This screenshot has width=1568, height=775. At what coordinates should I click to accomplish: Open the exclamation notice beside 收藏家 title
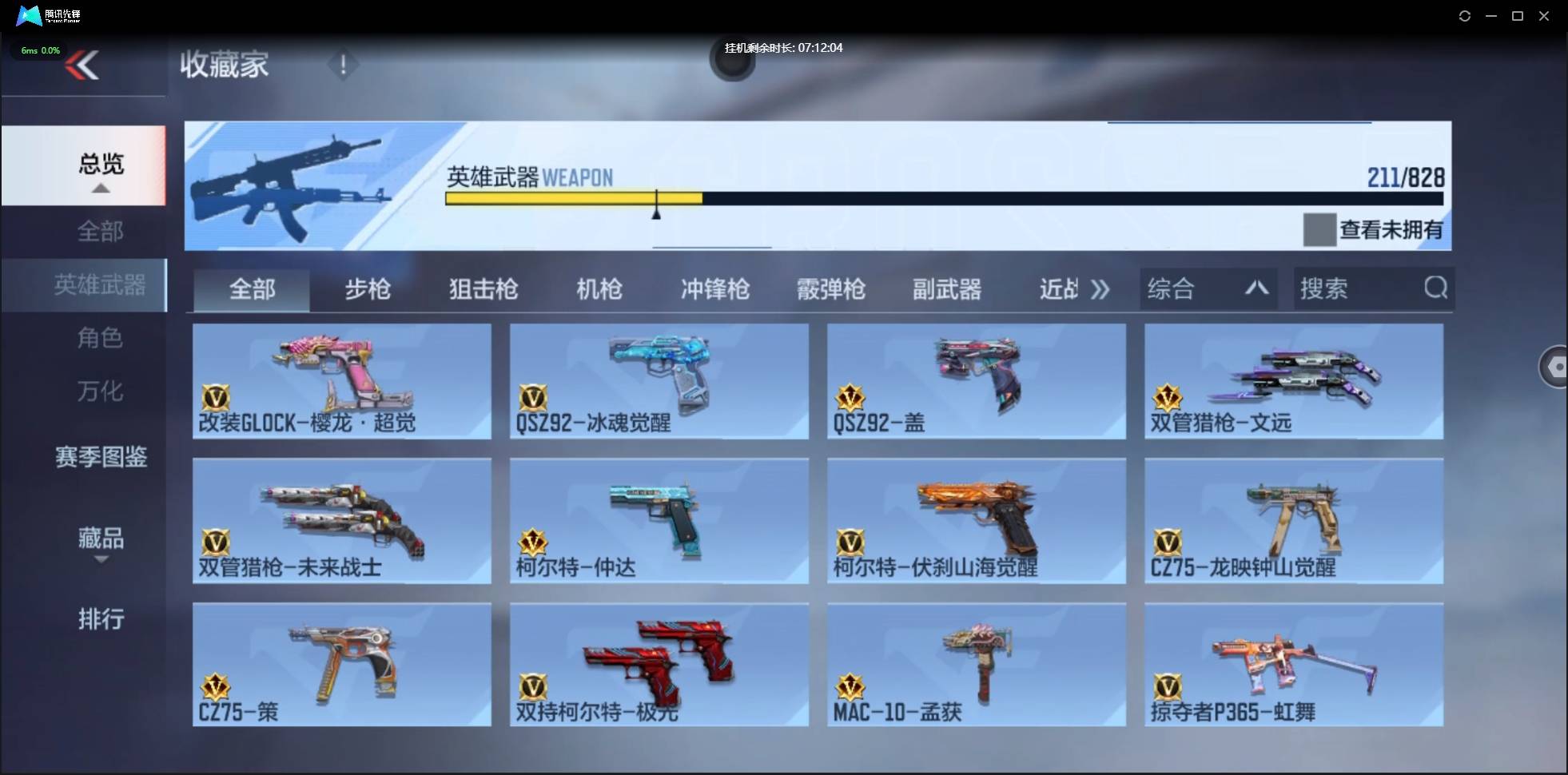click(343, 64)
